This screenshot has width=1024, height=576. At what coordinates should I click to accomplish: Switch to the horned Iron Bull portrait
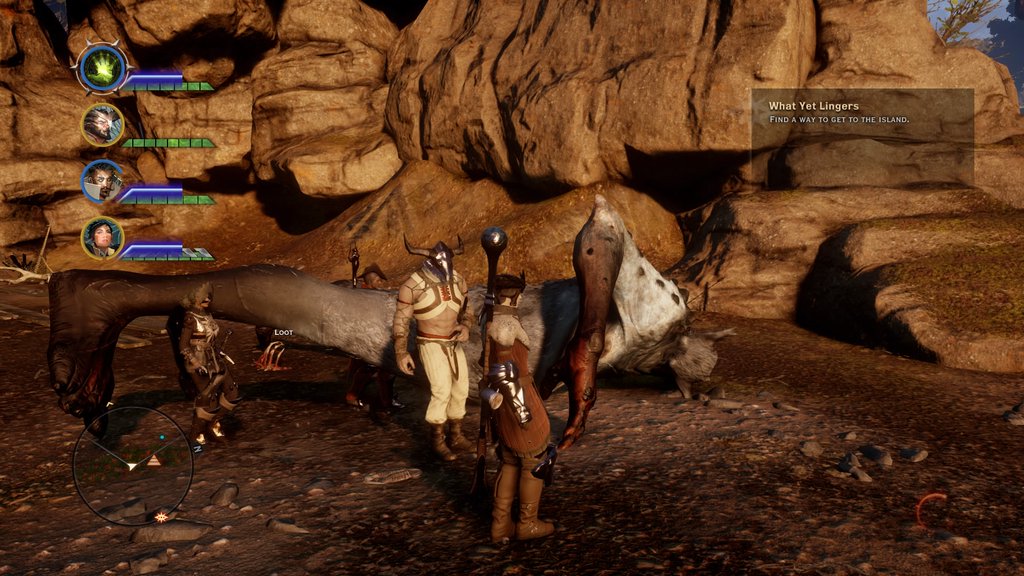pyautogui.click(x=102, y=125)
